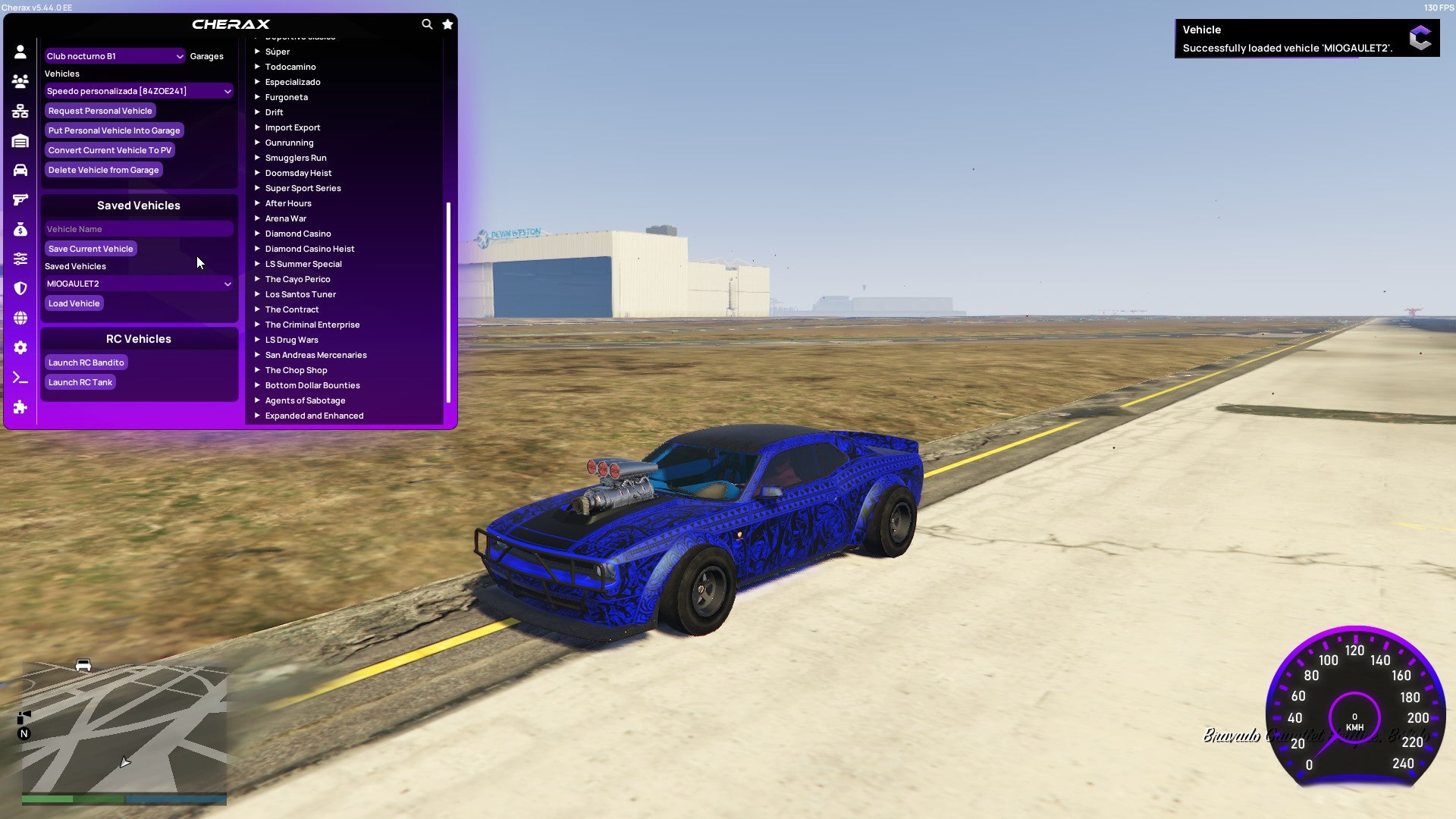
Task: Click the shield protections icon
Action: tap(20, 288)
